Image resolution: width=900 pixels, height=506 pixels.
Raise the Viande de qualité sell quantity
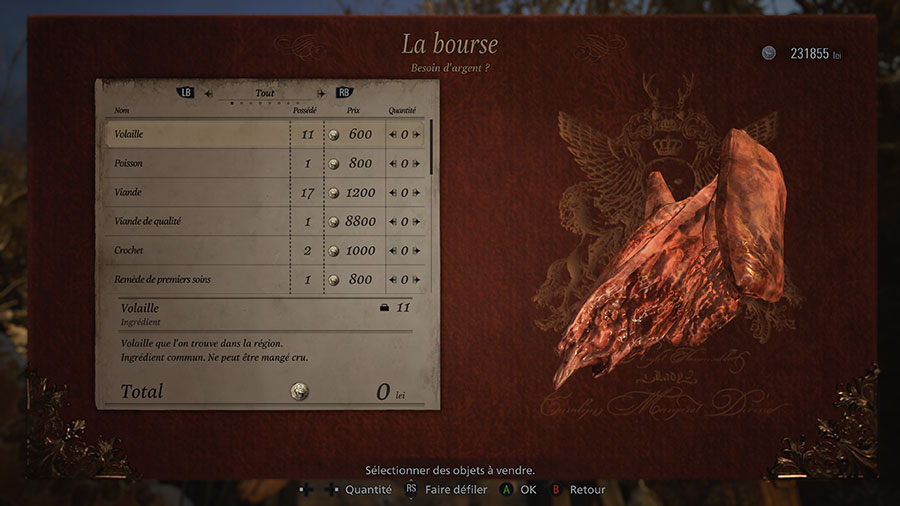tap(417, 222)
